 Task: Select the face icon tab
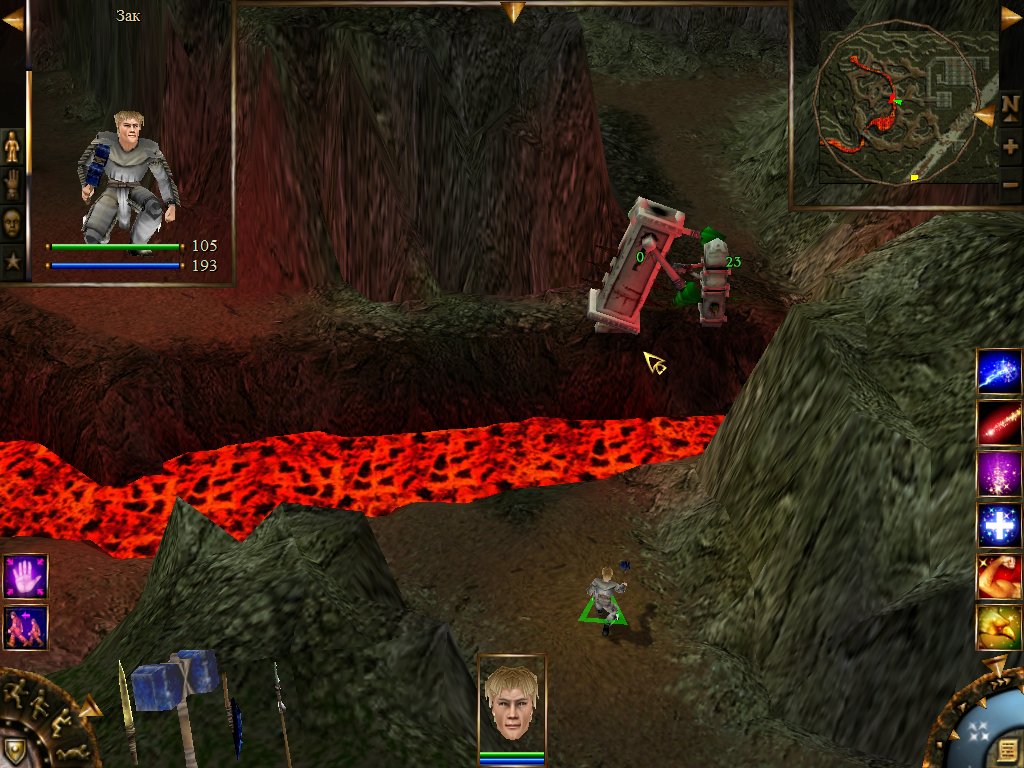coord(12,223)
